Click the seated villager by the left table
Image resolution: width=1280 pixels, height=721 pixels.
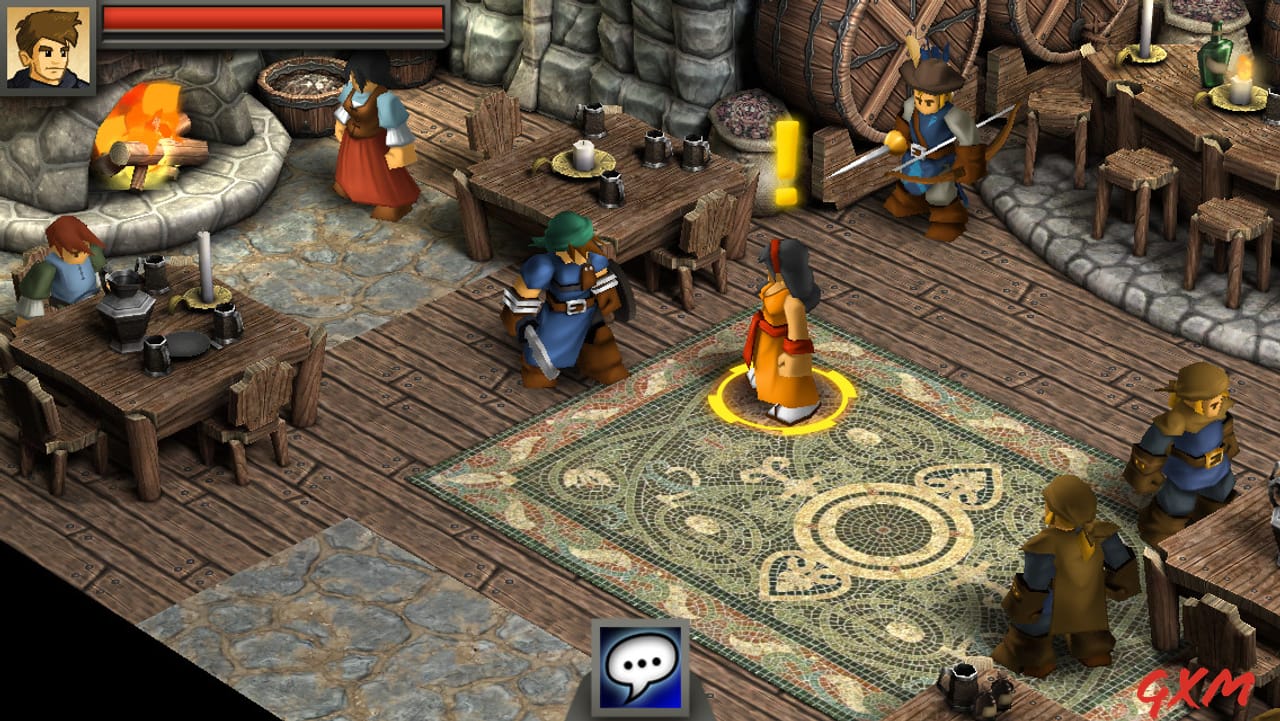point(70,265)
